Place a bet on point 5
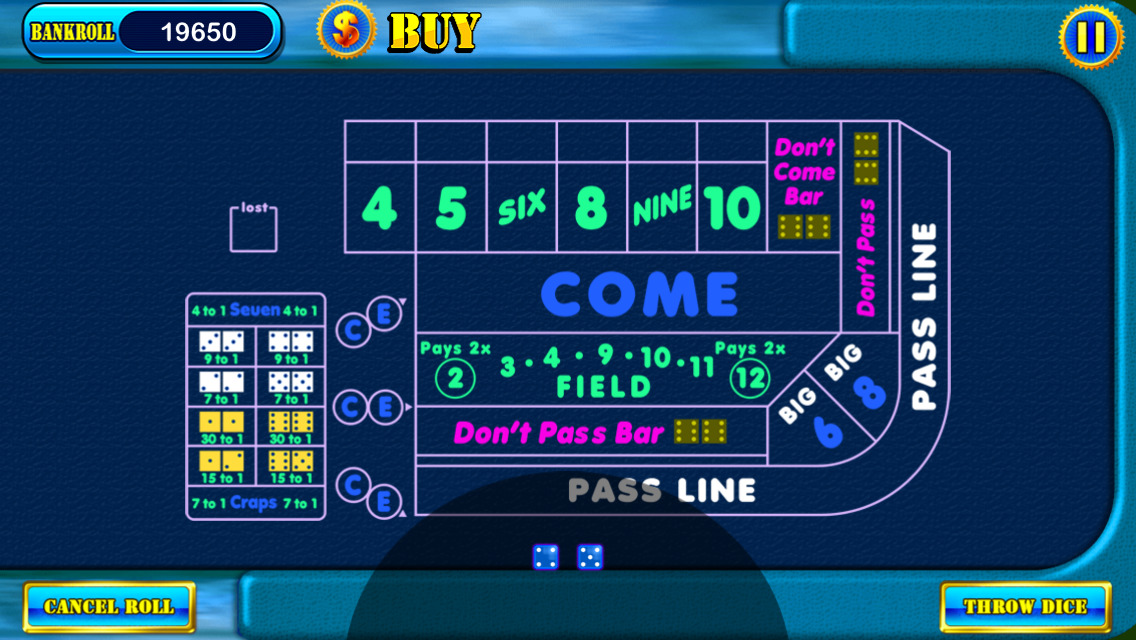 pos(451,208)
